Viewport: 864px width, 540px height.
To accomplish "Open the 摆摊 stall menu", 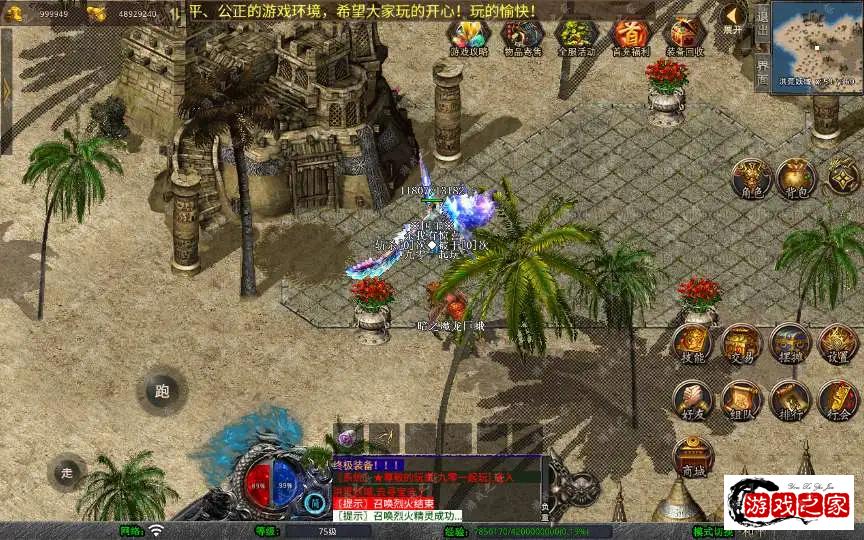I will coord(790,343).
